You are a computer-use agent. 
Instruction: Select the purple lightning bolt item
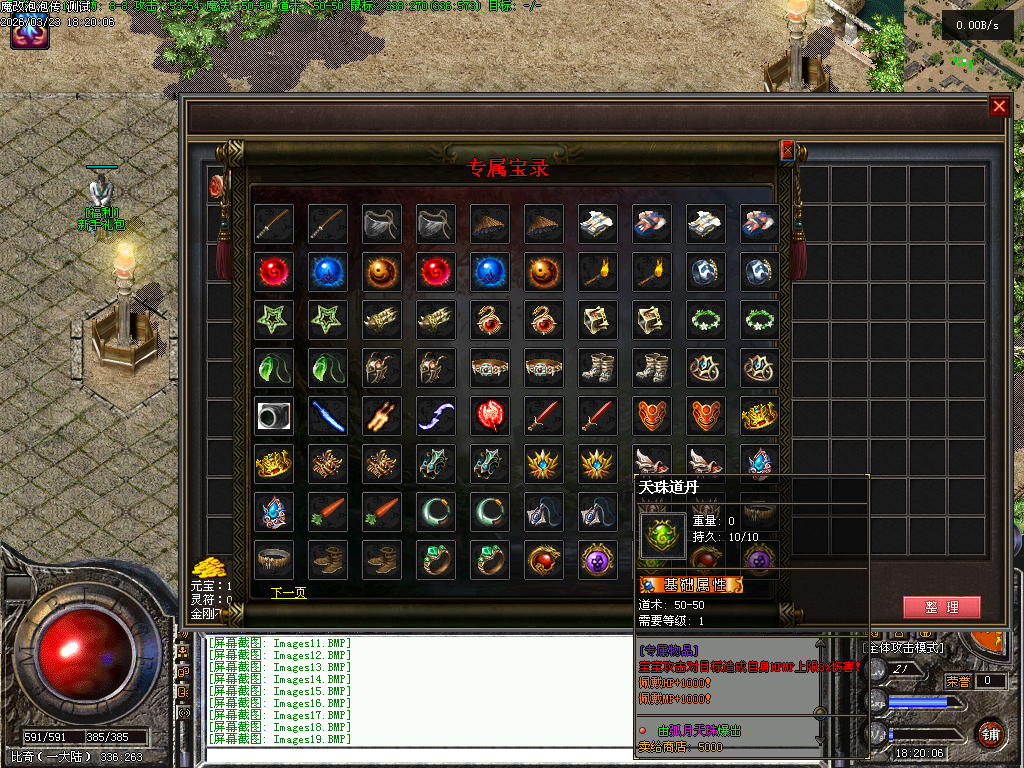click(x=435, y=415)
